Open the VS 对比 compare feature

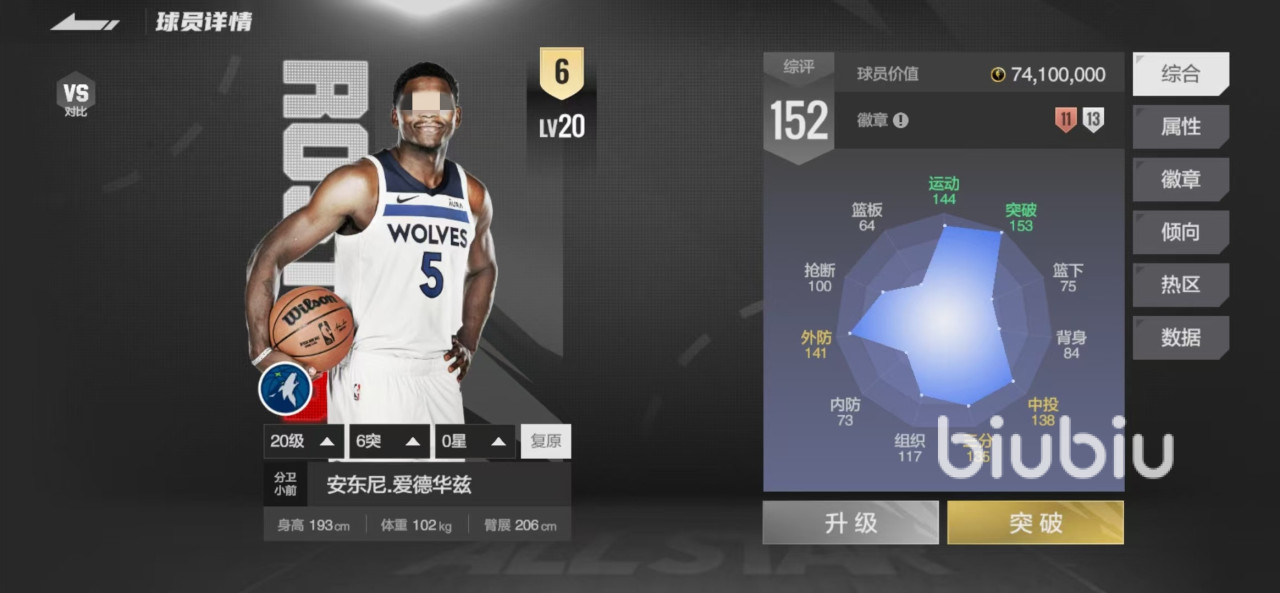(76, 95)
